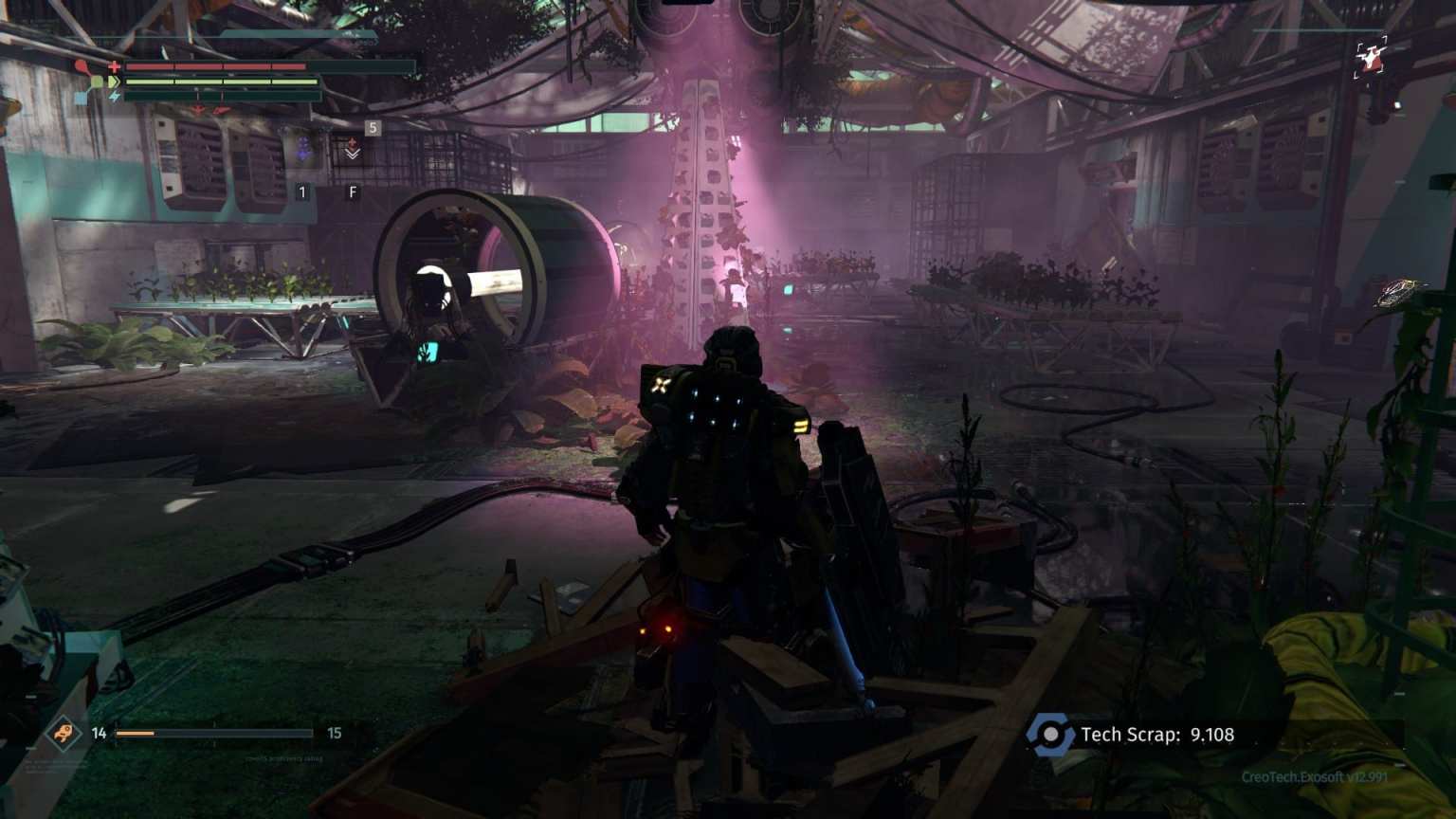This screenshot has height=819, width=1456.
Task: Click the Tech Scrap: 9.108 counter
Action: pos(1156,733)
